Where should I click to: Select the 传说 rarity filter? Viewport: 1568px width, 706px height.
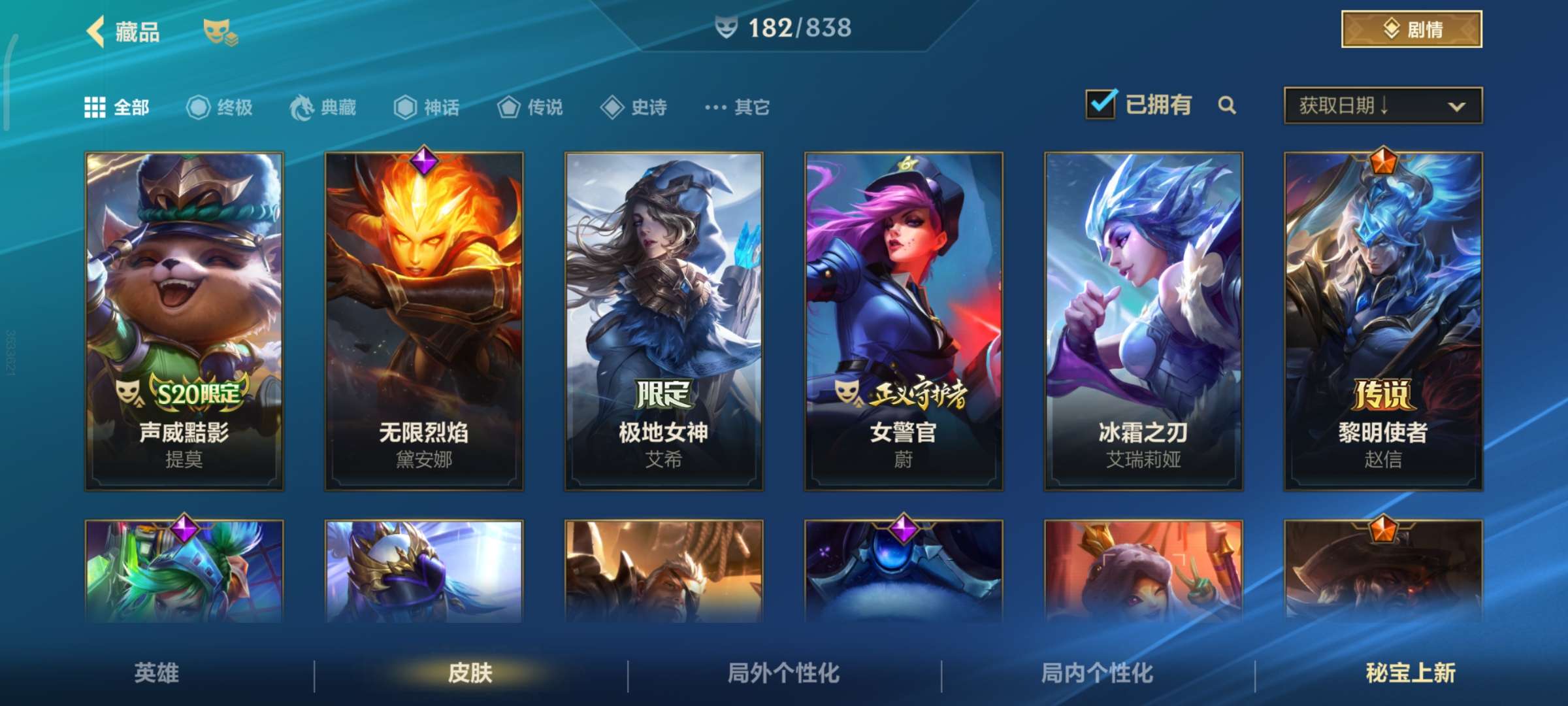tap(508, 108)
